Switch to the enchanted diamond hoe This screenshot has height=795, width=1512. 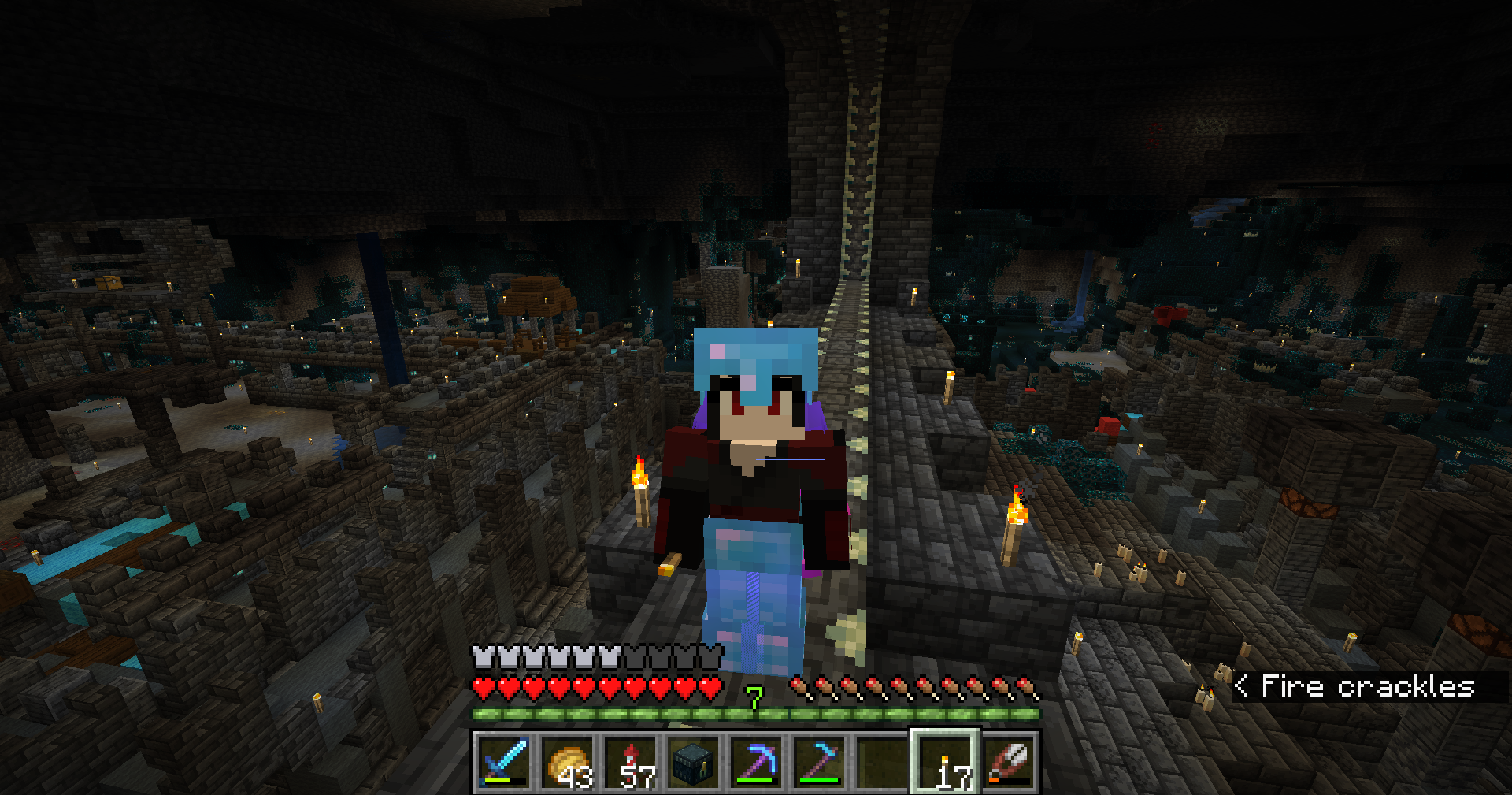coord(819,761)
